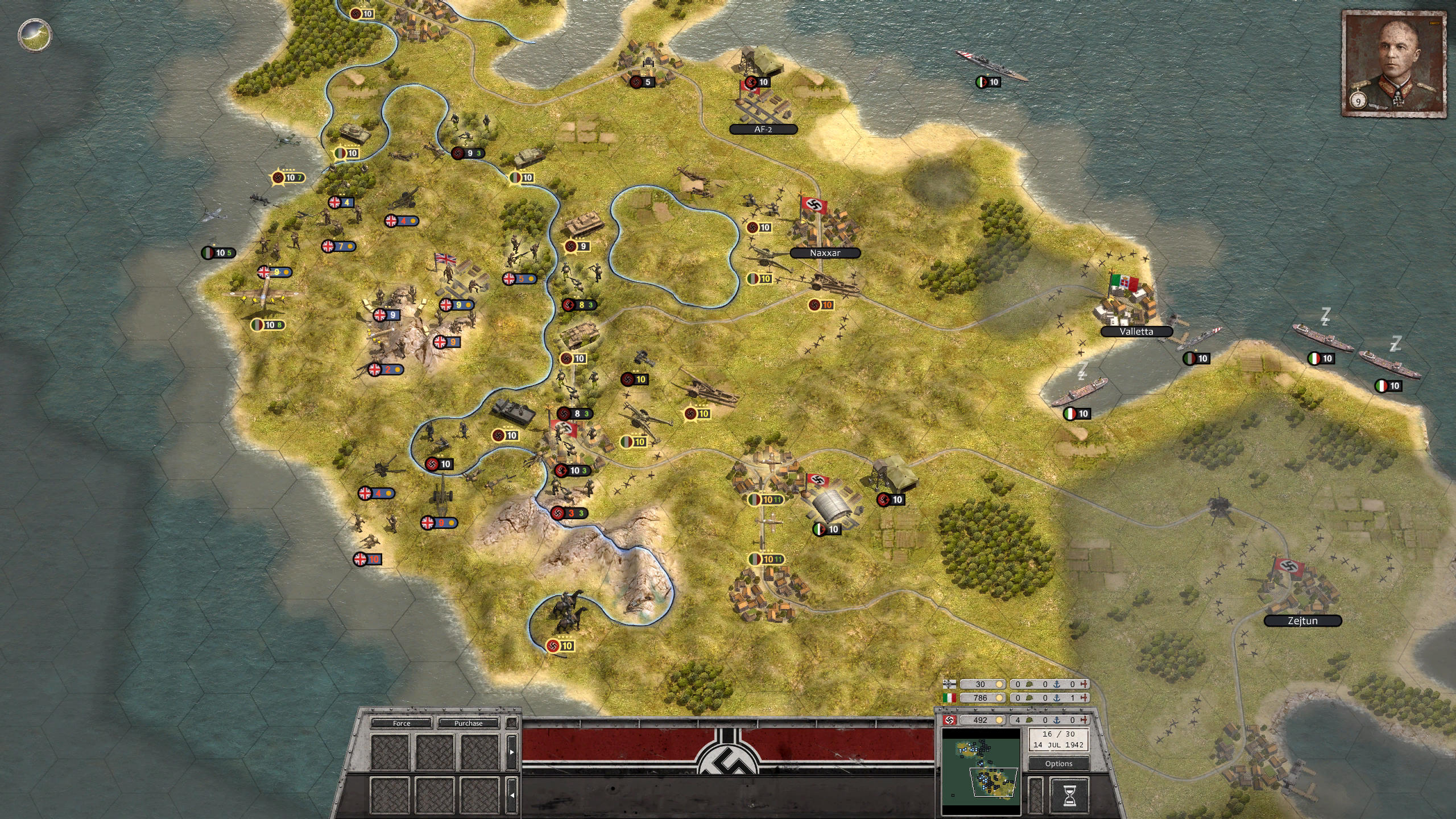This screenshot has width=1456, height=819.
Task: Click the coin icon next to 492
Action: tap(1000, 720)
